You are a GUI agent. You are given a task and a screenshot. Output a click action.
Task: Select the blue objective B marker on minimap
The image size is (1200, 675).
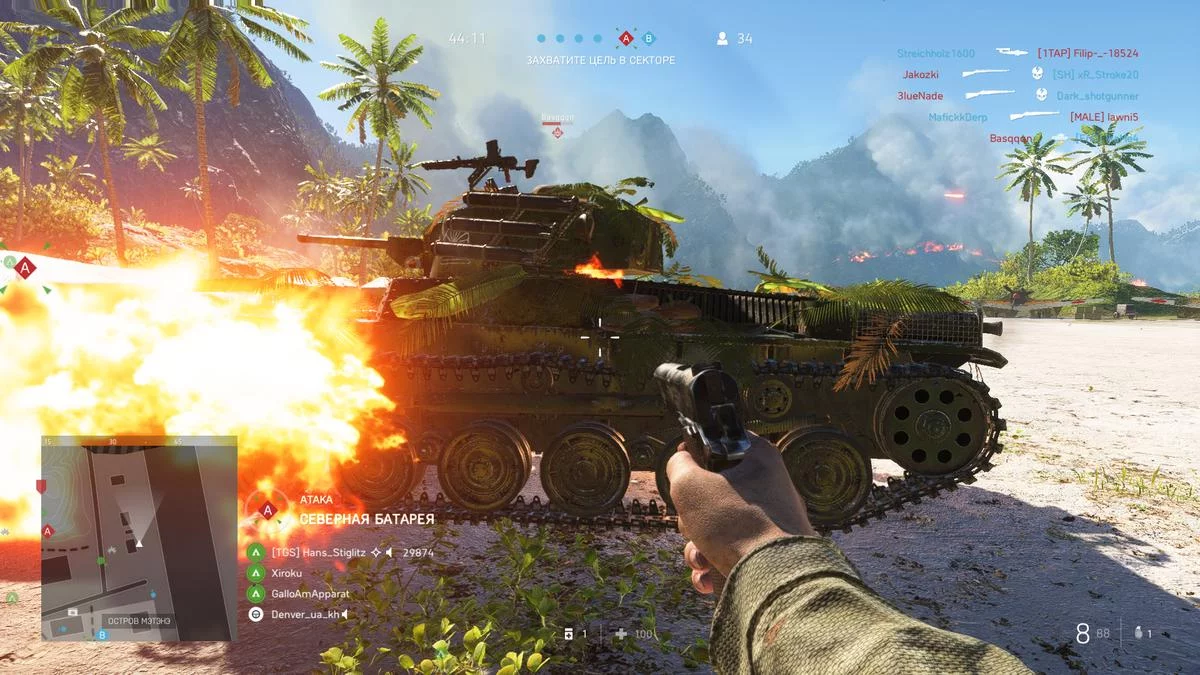click(101, 634)
